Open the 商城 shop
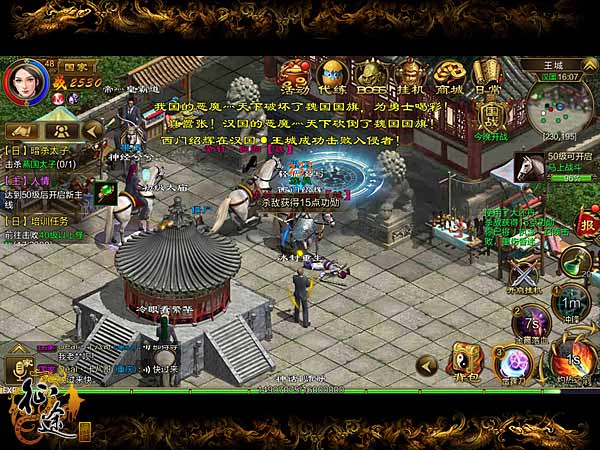Viewport: 600px width, 450px height. (x=448, y=74)
